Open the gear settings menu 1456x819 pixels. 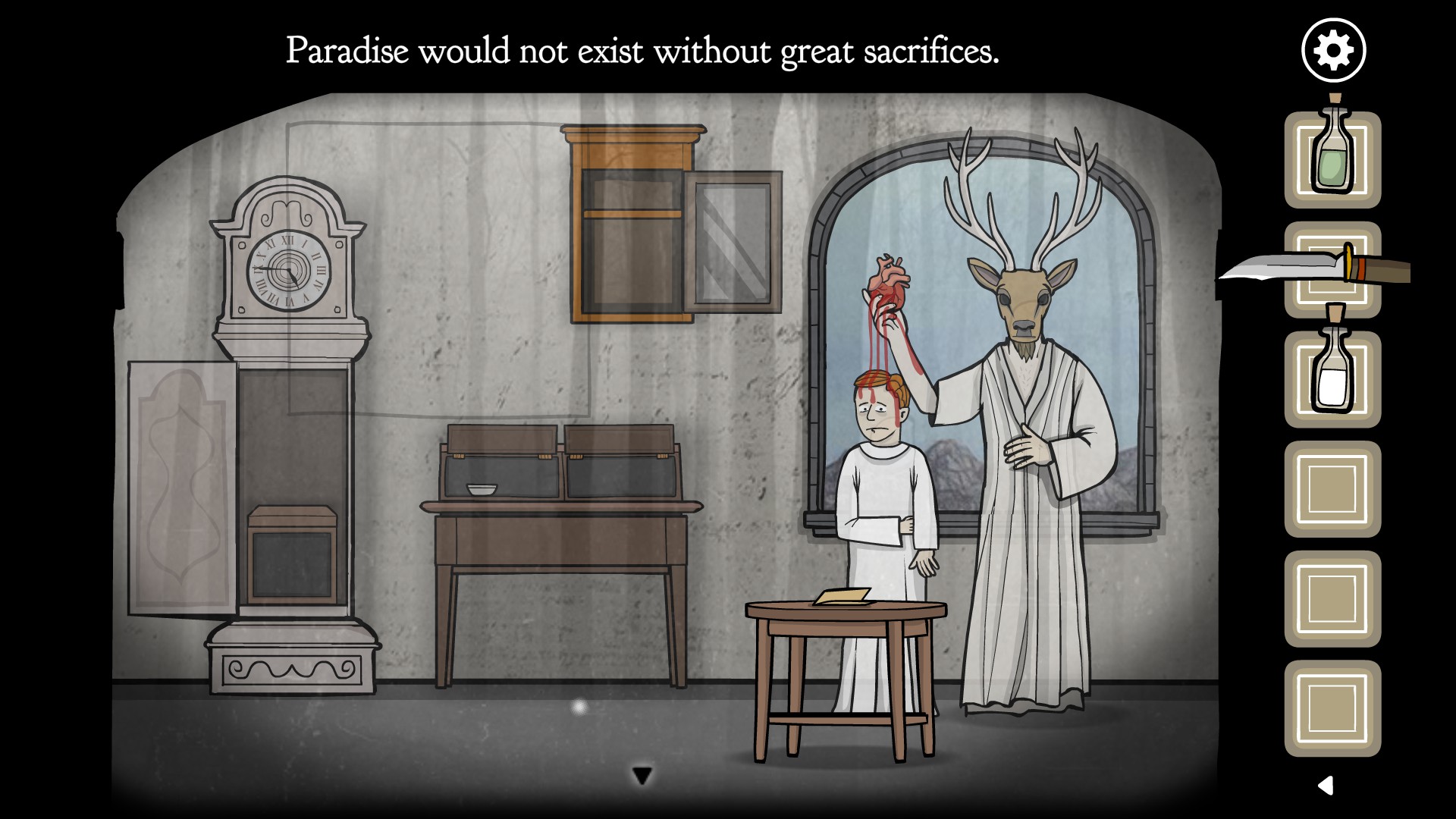(x=1333, y=51)
